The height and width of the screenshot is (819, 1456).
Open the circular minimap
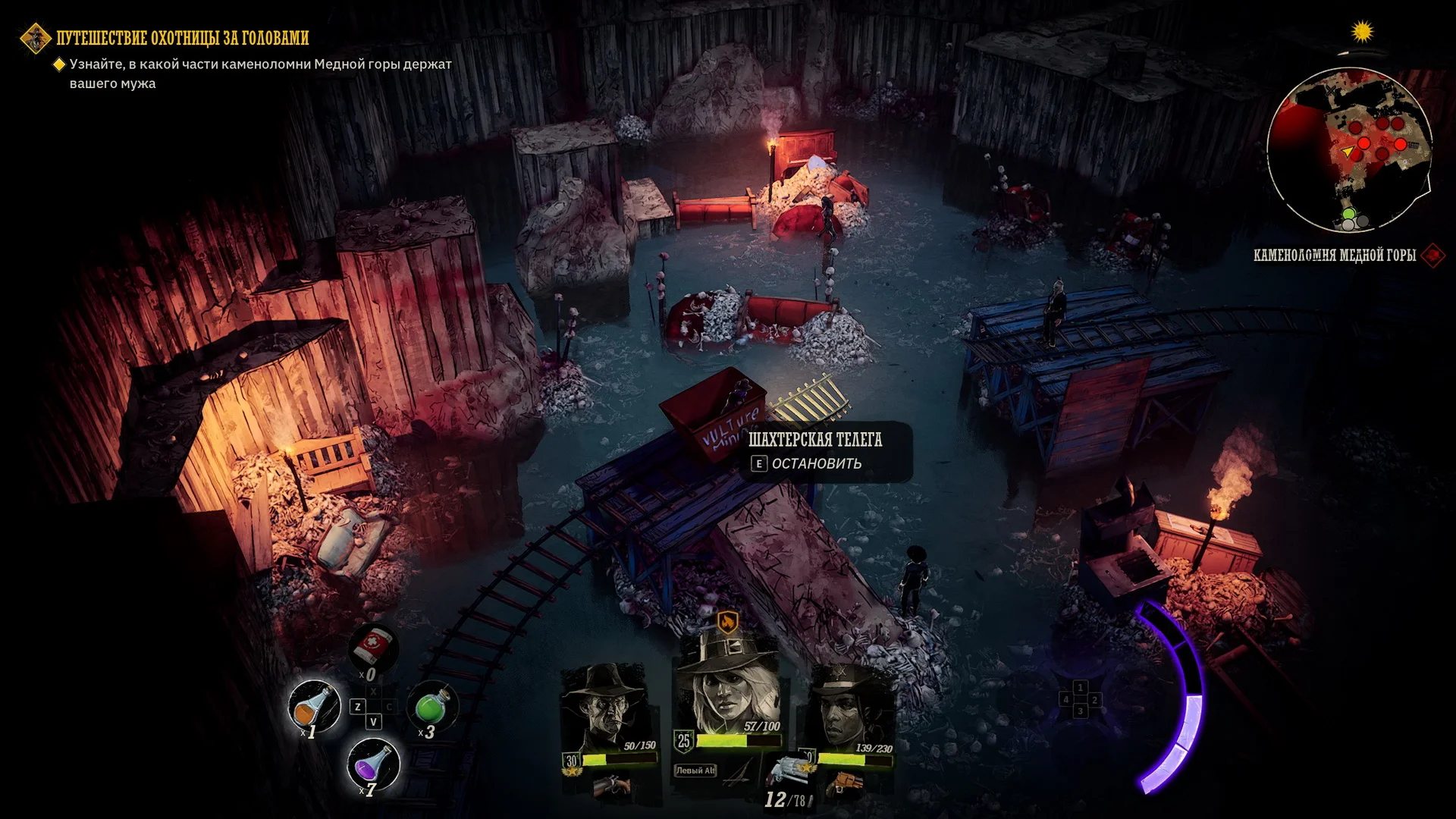(x=1349, y=149)
